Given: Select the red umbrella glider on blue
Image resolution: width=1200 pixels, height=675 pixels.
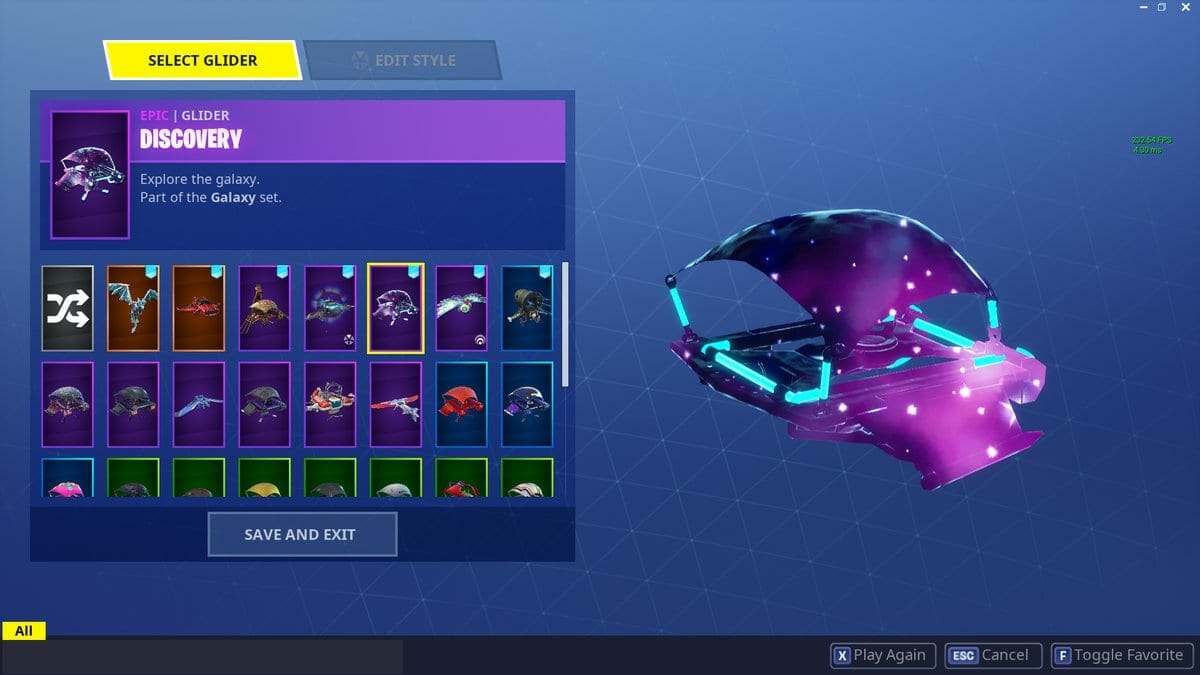Looking at the screenshot, I should click(461, 405).
